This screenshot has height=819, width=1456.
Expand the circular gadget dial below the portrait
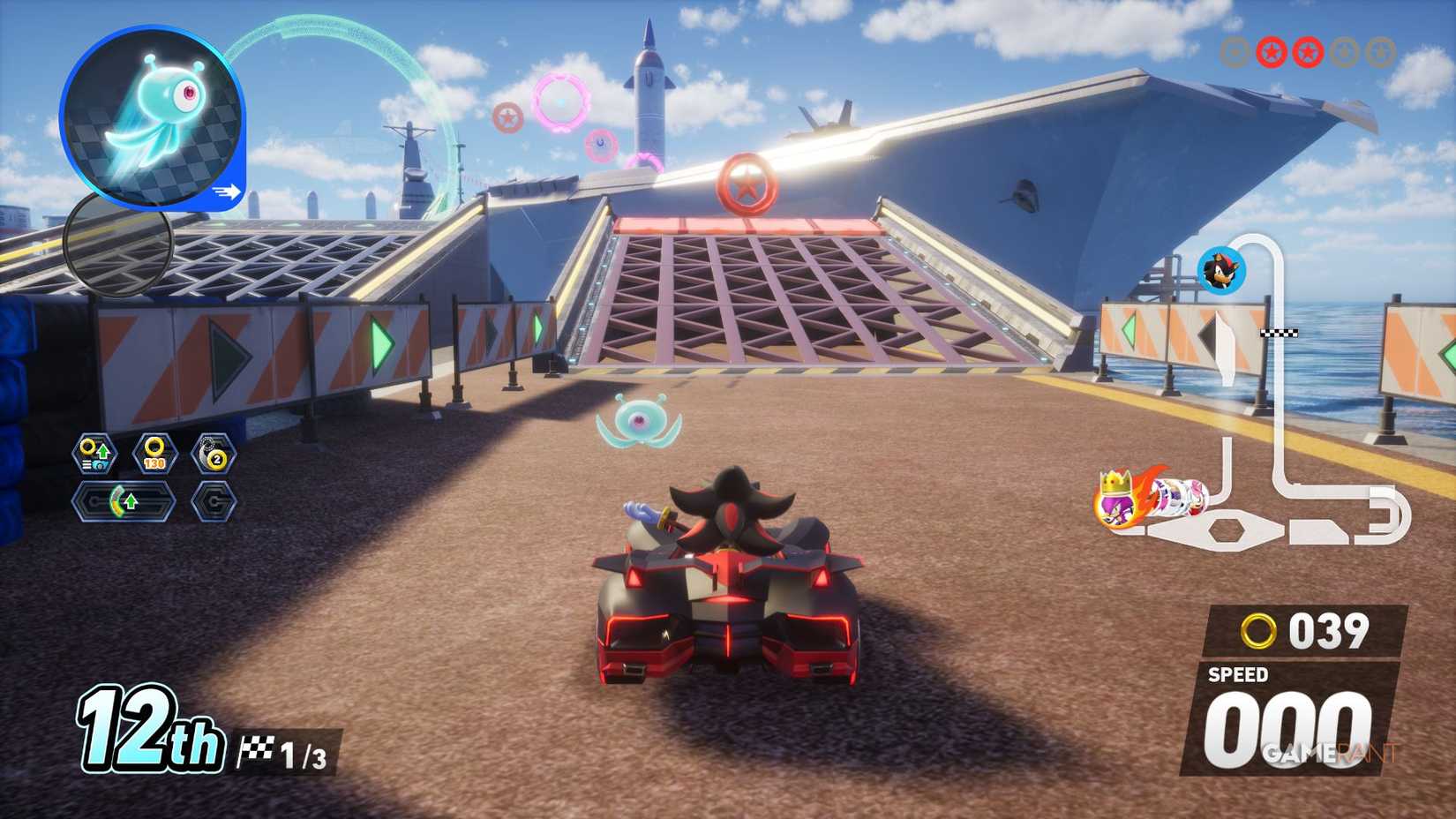coord(116,241)
